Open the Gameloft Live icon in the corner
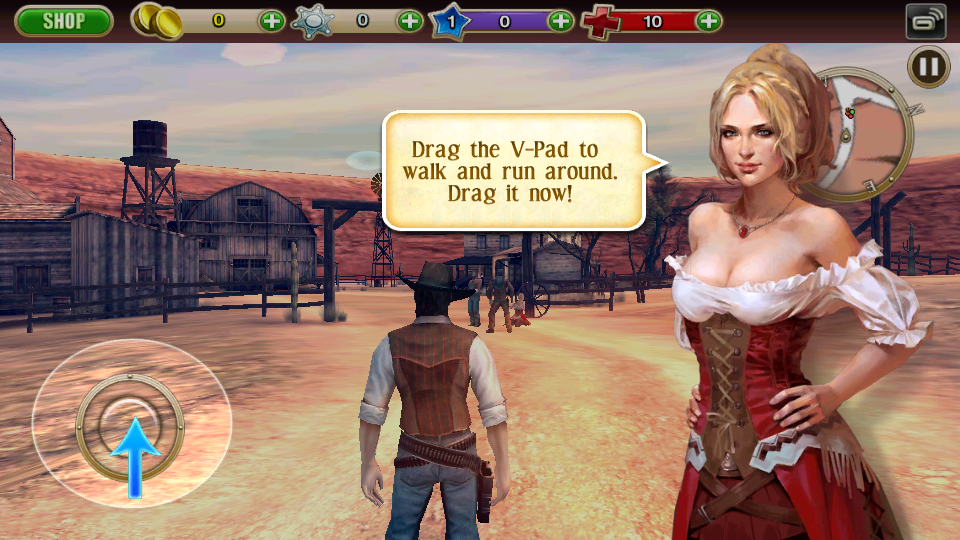 tap(926, 21)
